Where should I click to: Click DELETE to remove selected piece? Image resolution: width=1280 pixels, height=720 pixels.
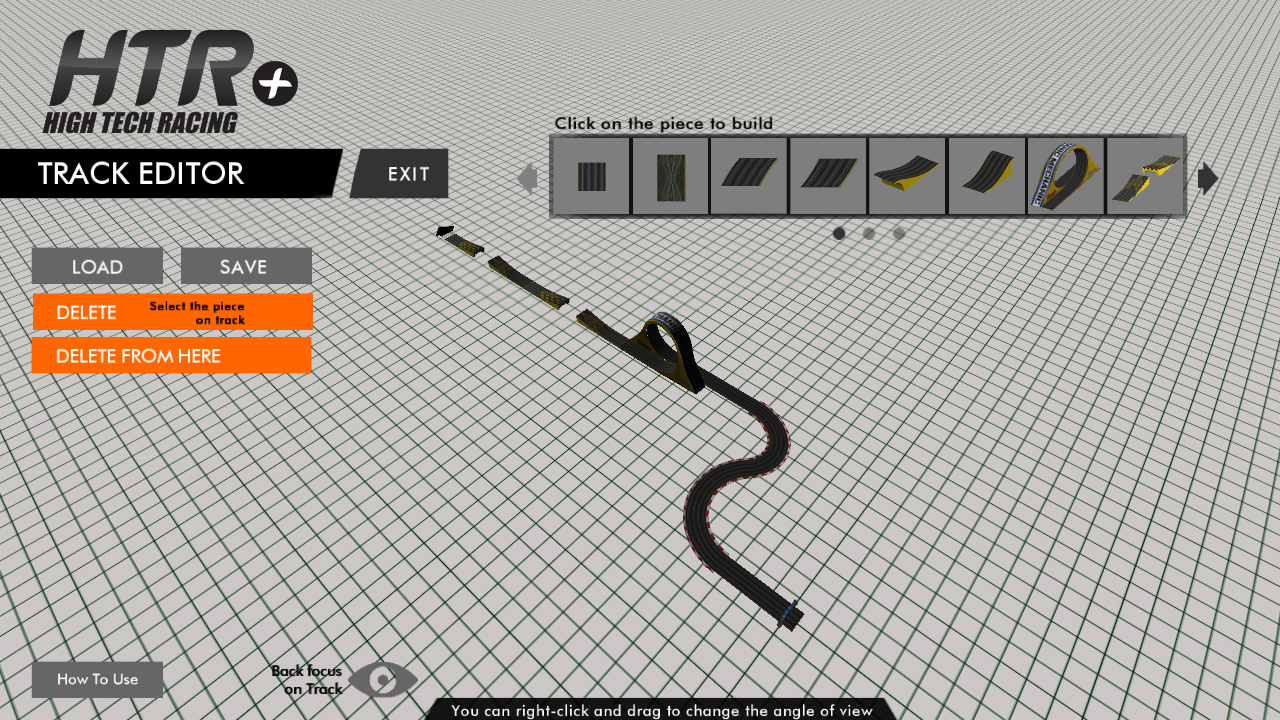[85, 312]
